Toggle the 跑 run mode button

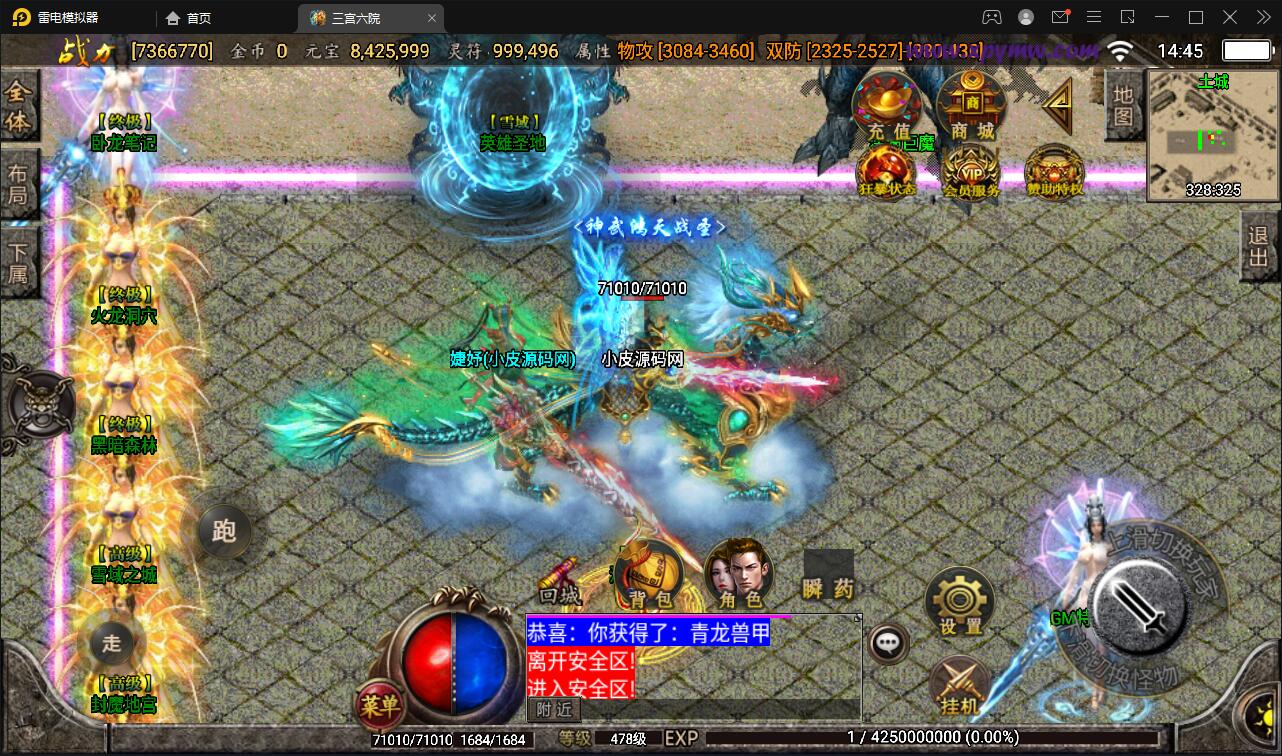coord(224,530)
